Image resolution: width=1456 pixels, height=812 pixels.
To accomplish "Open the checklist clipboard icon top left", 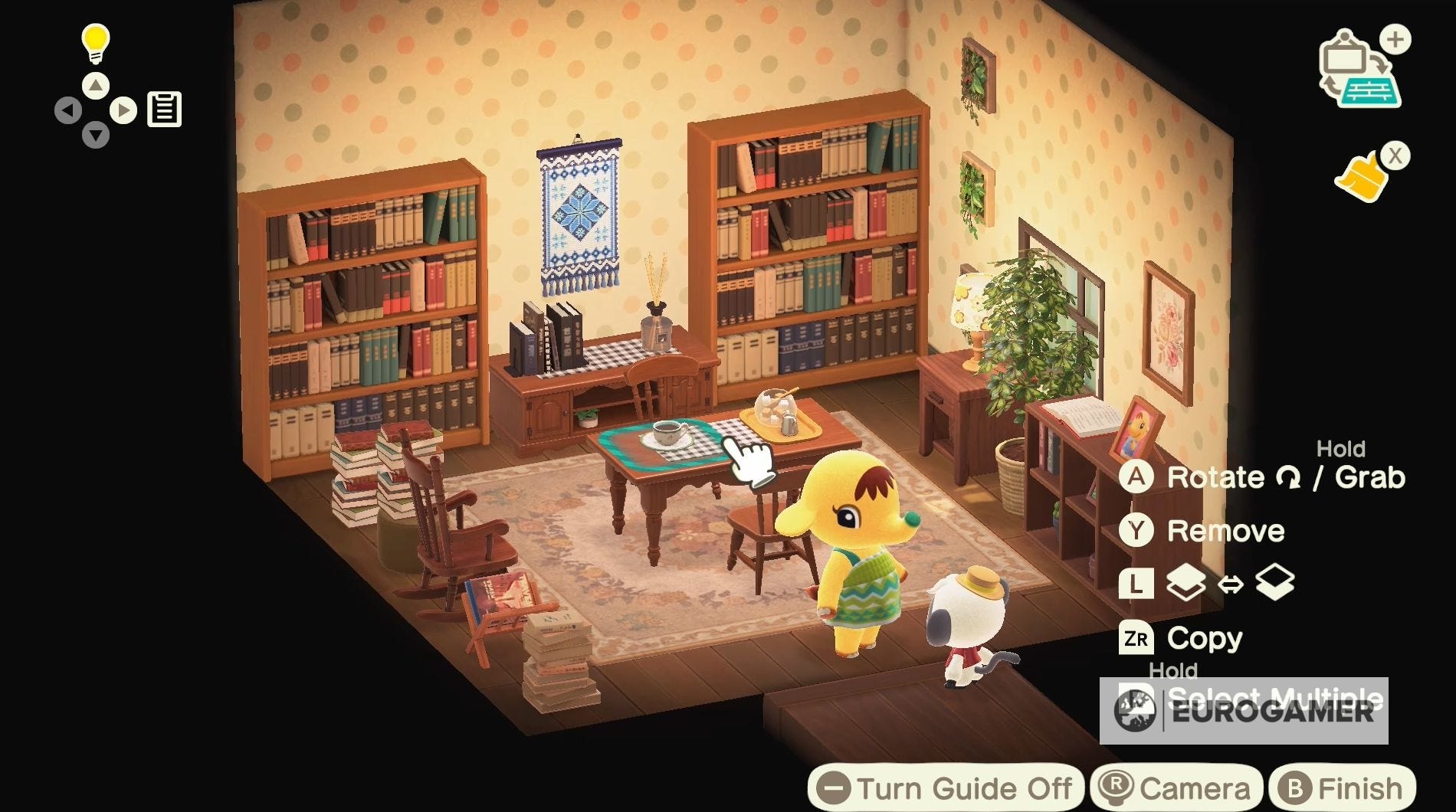I will pyautogui.click(x=163, y=107).
